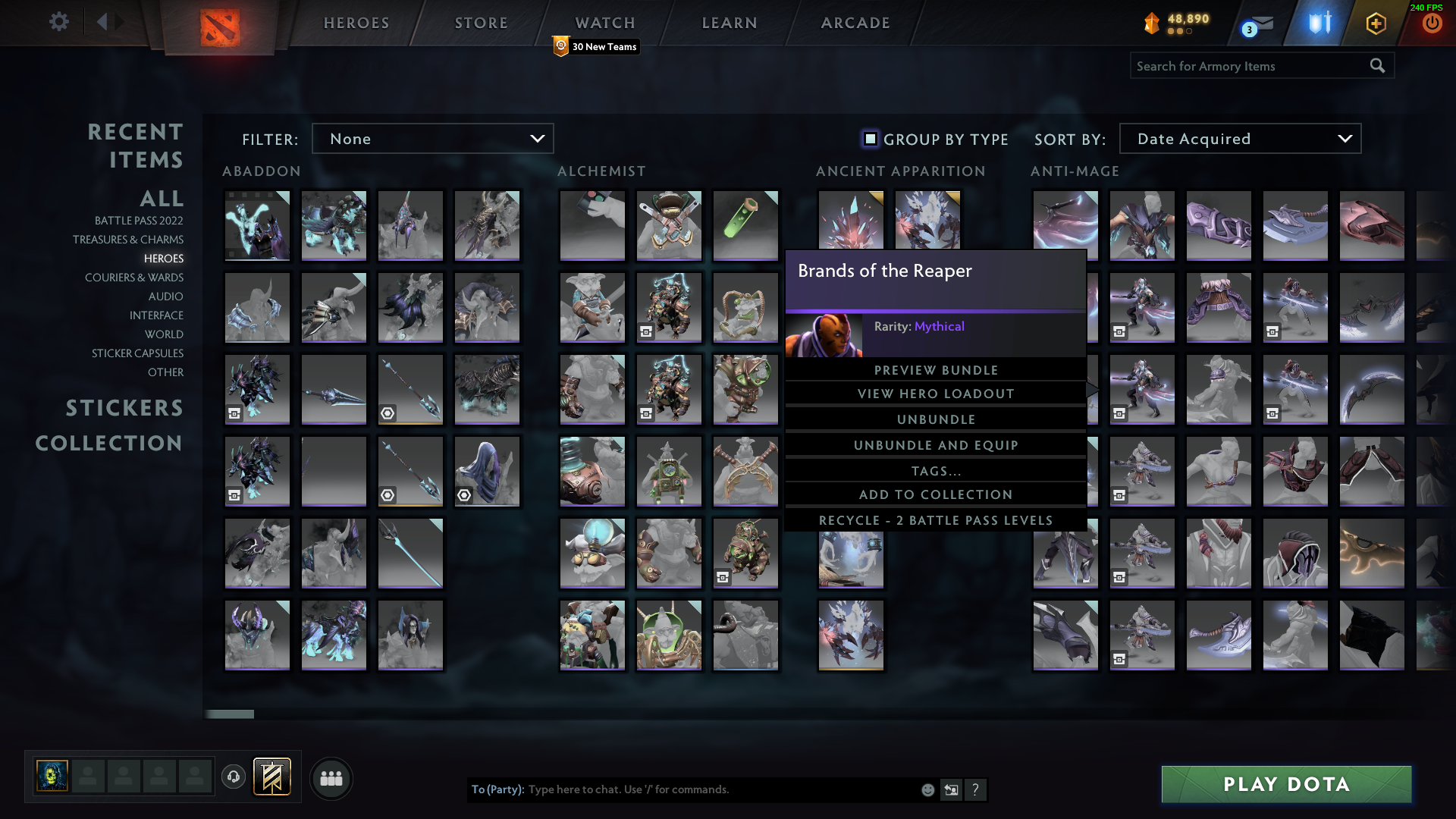Image resolution: width=1456 pixels, height=819 pixels.
Task: Click the PLAY DOTA button
Action: tap(1285, 784)
